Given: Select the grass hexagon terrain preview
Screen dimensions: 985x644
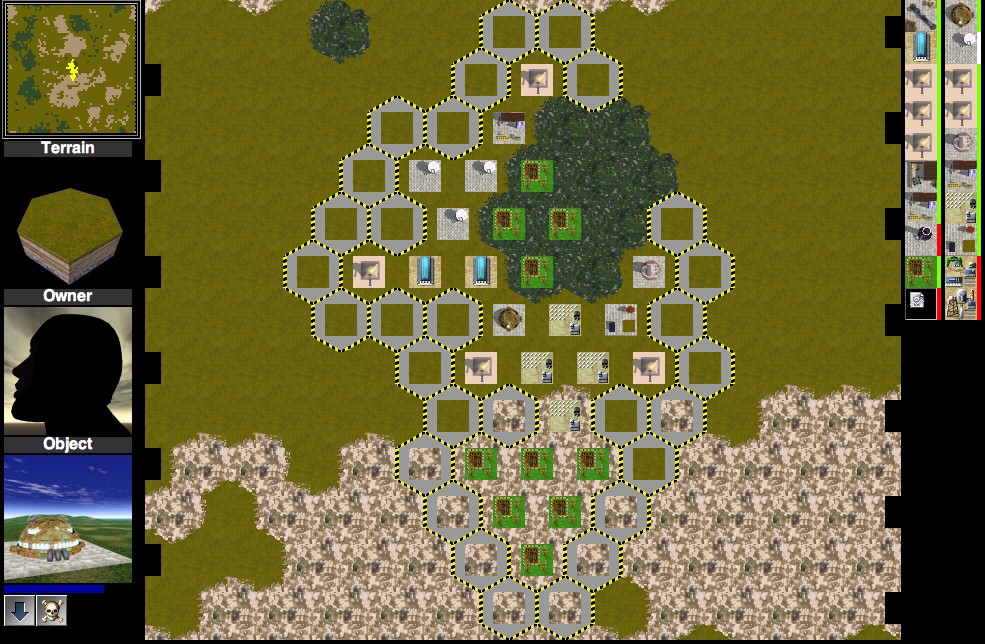Looking at the screenshot, I should point(69,229).
